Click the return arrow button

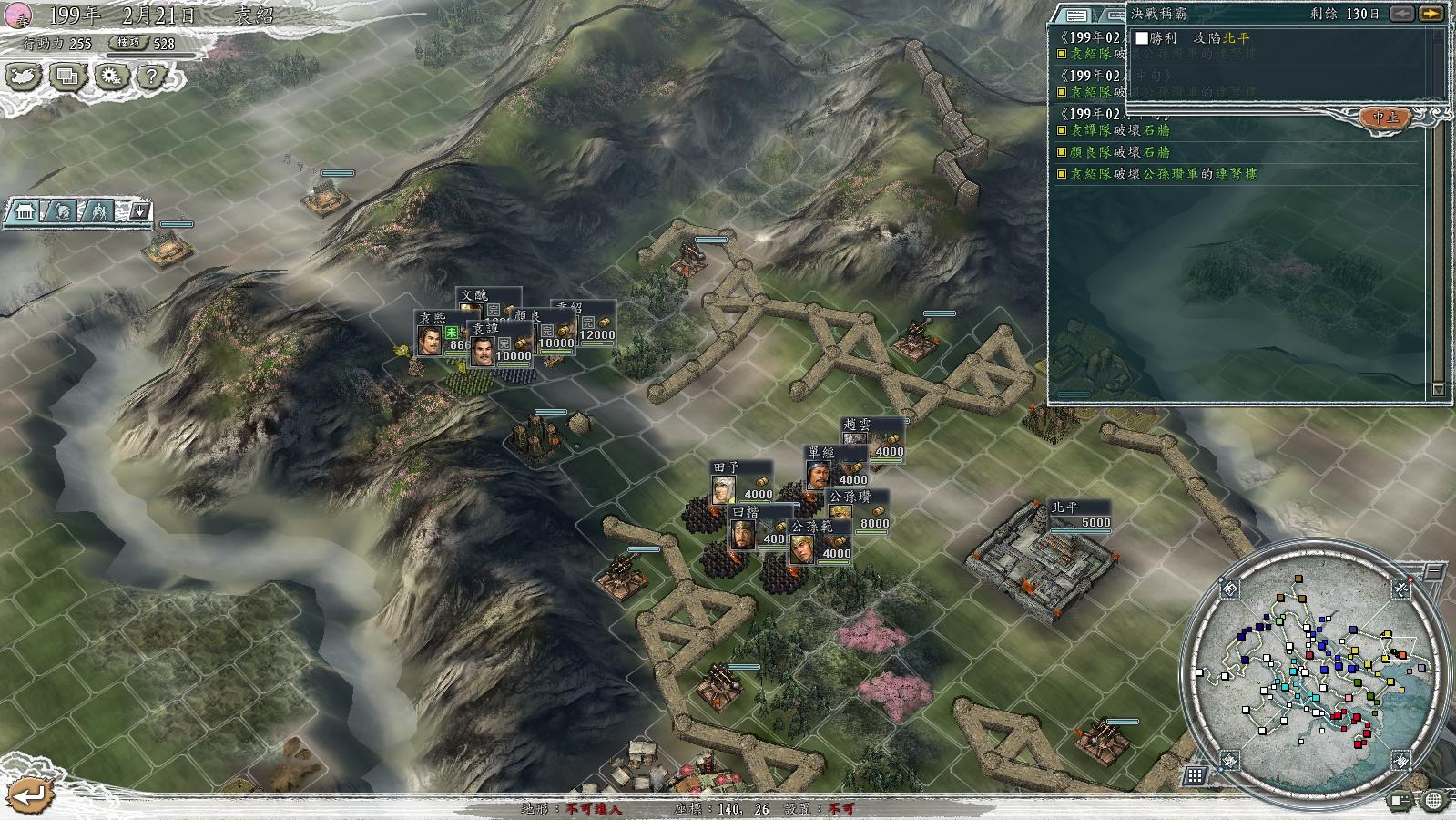pyautogui.click(x=29, y=795)
